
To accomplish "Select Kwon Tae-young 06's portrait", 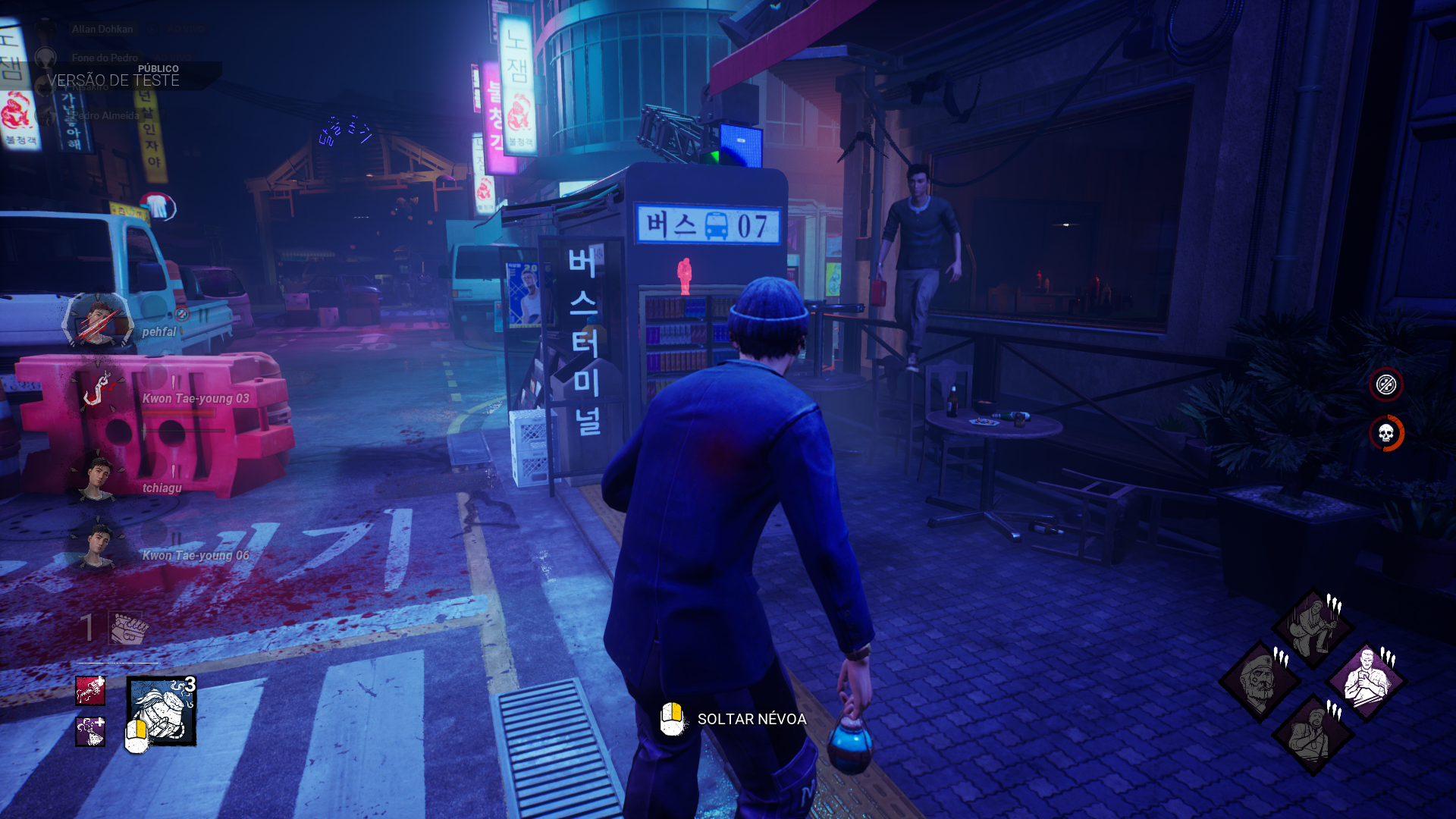I will point(97,546).
